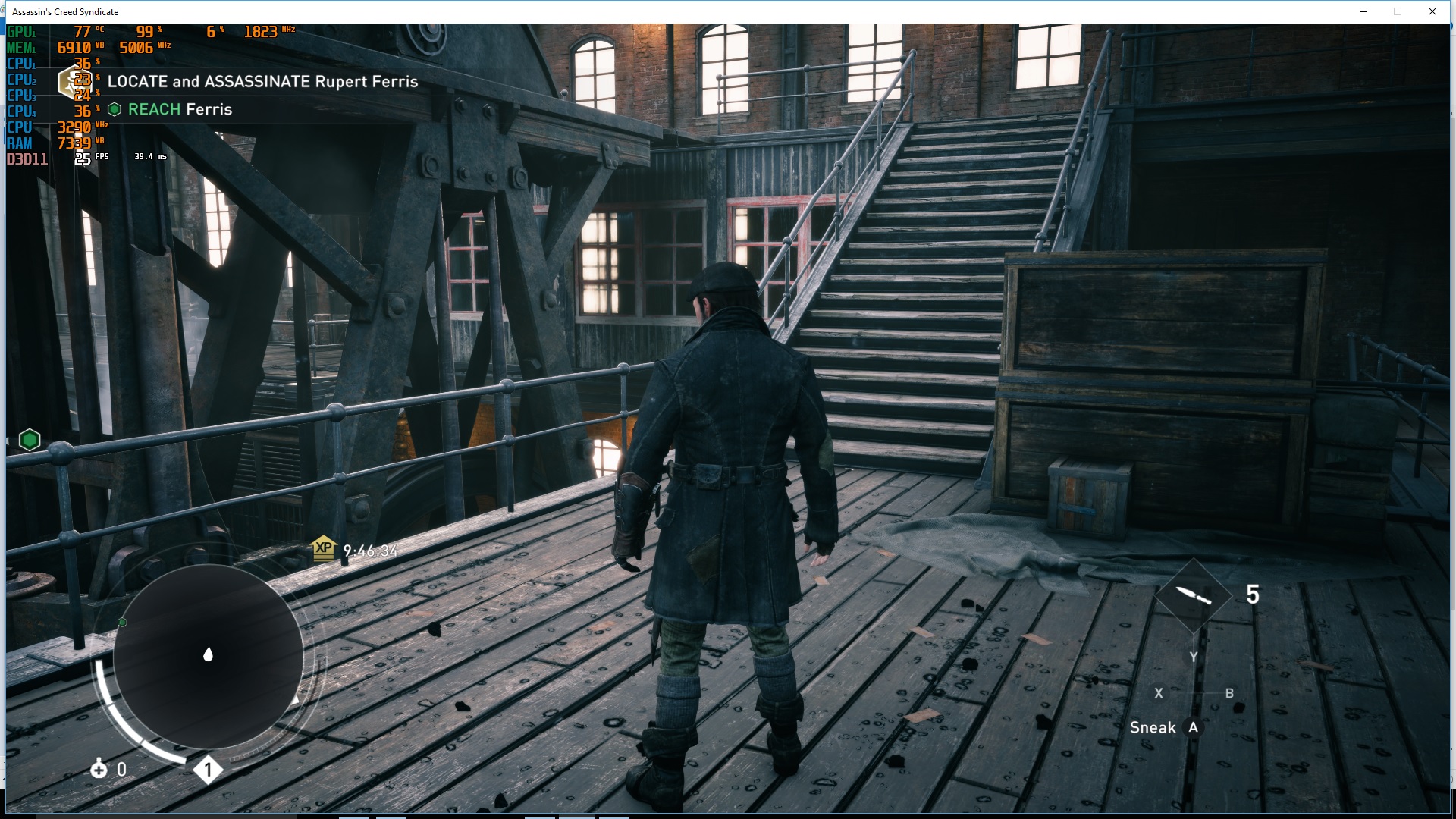Screen dimensions: 1456x819
Task: Click the REACH Ferris objective tracker
Action: pyautogui.click(x=171, y=109)
